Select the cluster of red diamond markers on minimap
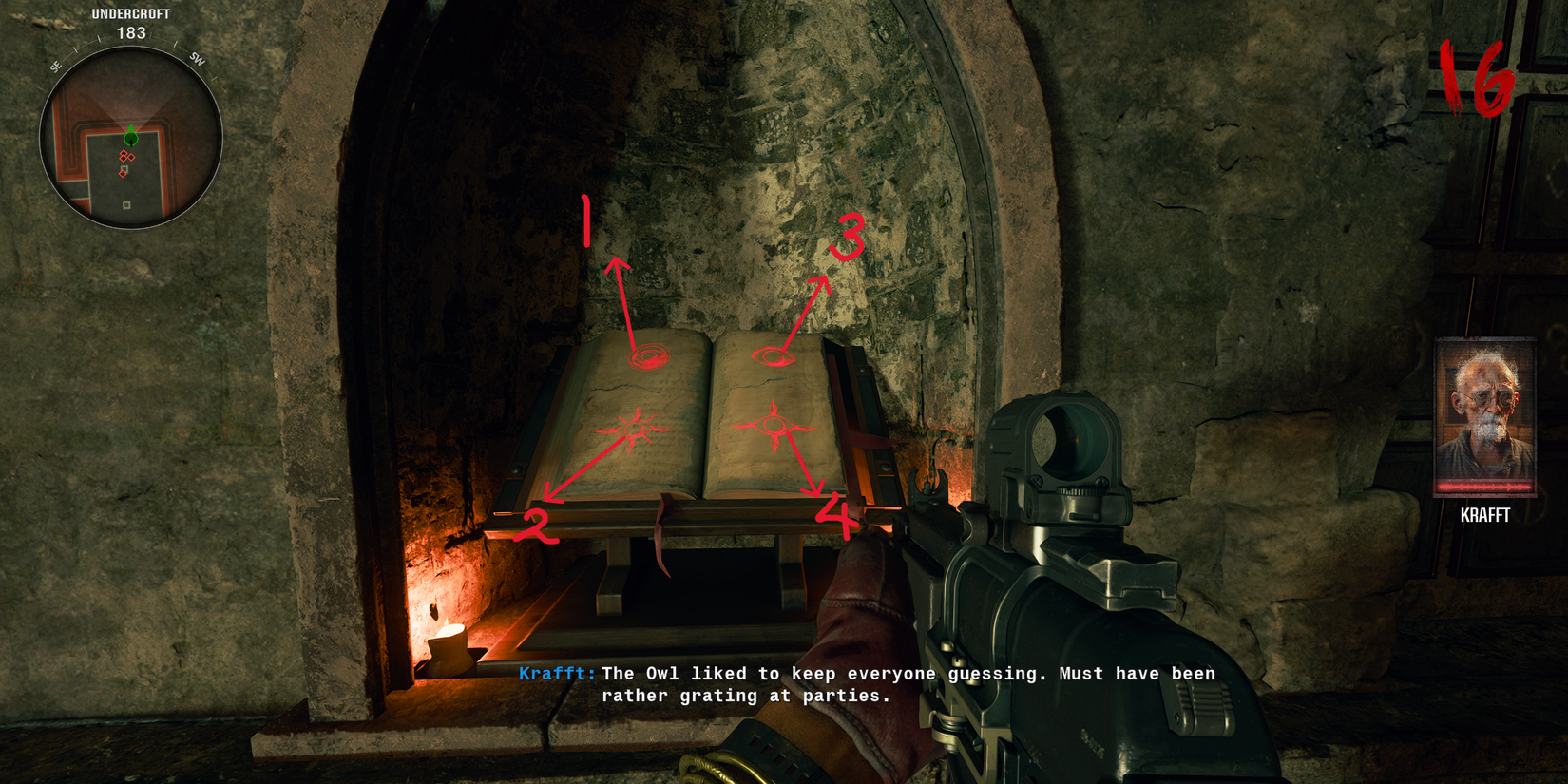Screen dimensions: 1568x784 [x=126, y=155]
